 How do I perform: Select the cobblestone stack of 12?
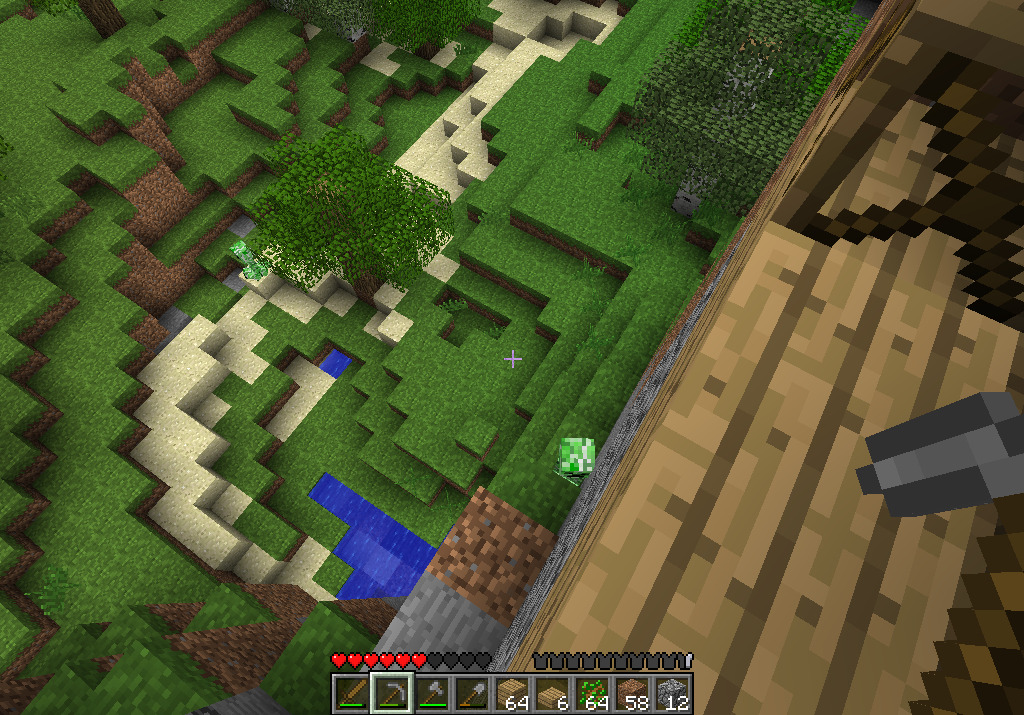pyautogui.click(x=672, y=693)
